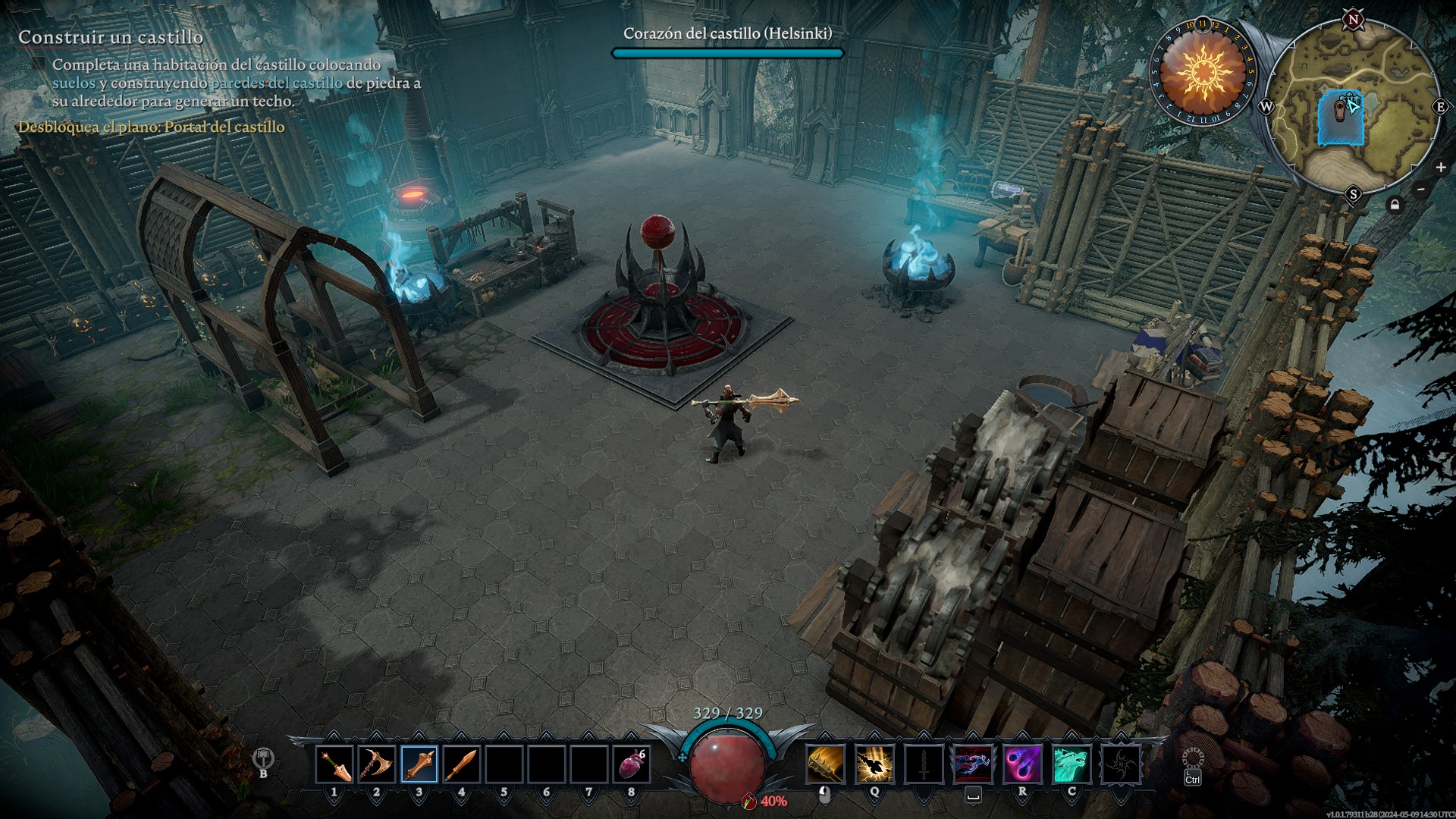Cast the teal wolf spell on C
The width and height of the screenshot is (1456, 819).
1072,764
